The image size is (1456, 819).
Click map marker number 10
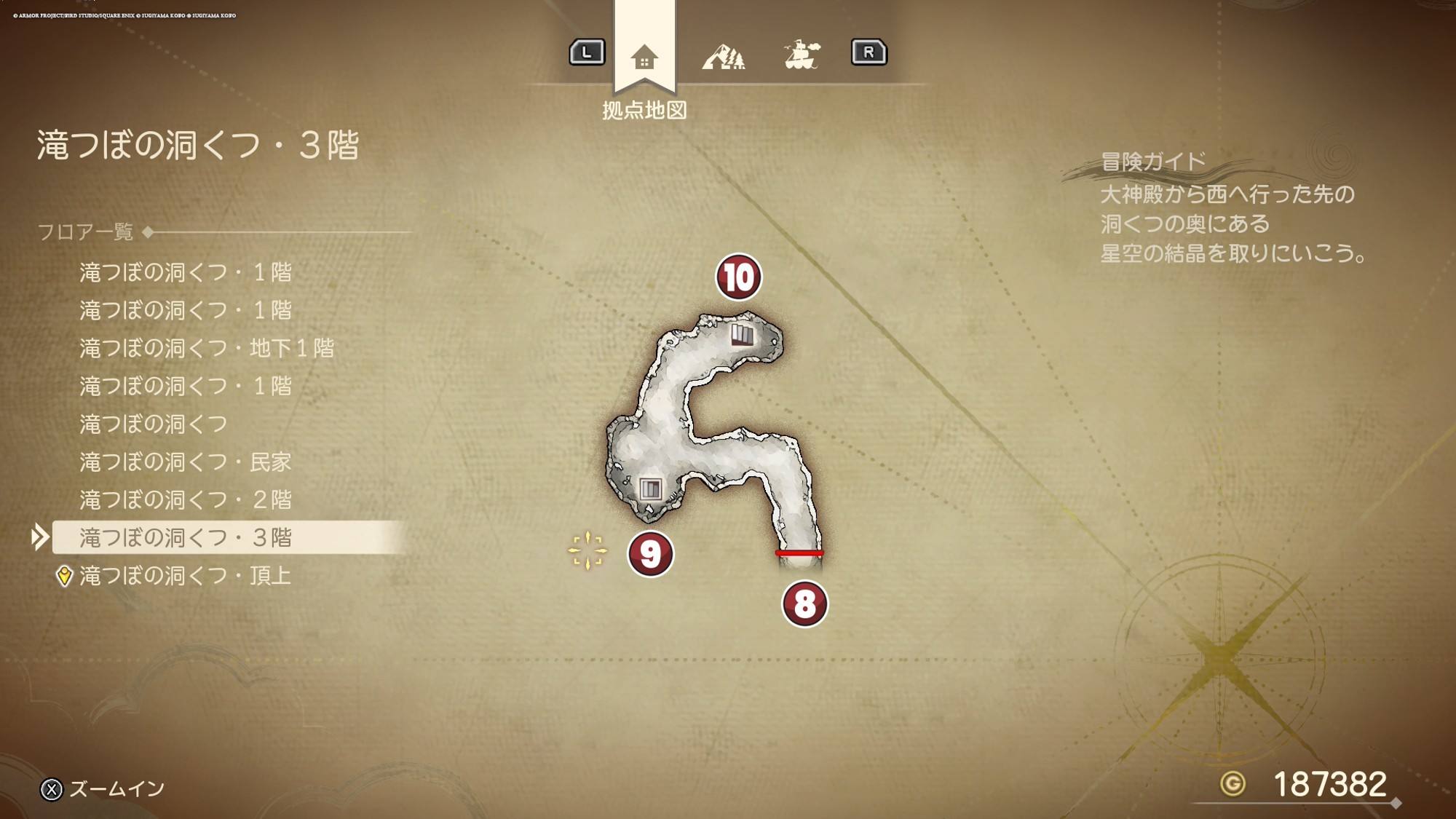click(x=738, y=277)
